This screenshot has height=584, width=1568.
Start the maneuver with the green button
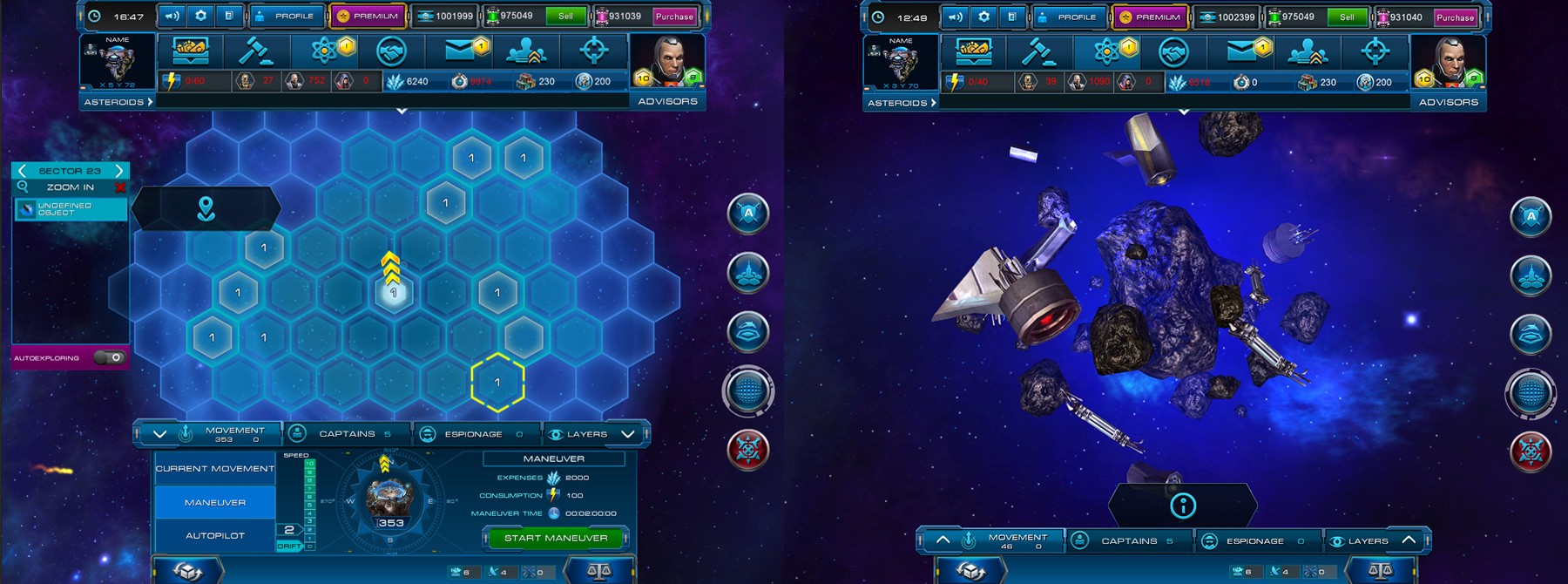(x=555, y=538)
